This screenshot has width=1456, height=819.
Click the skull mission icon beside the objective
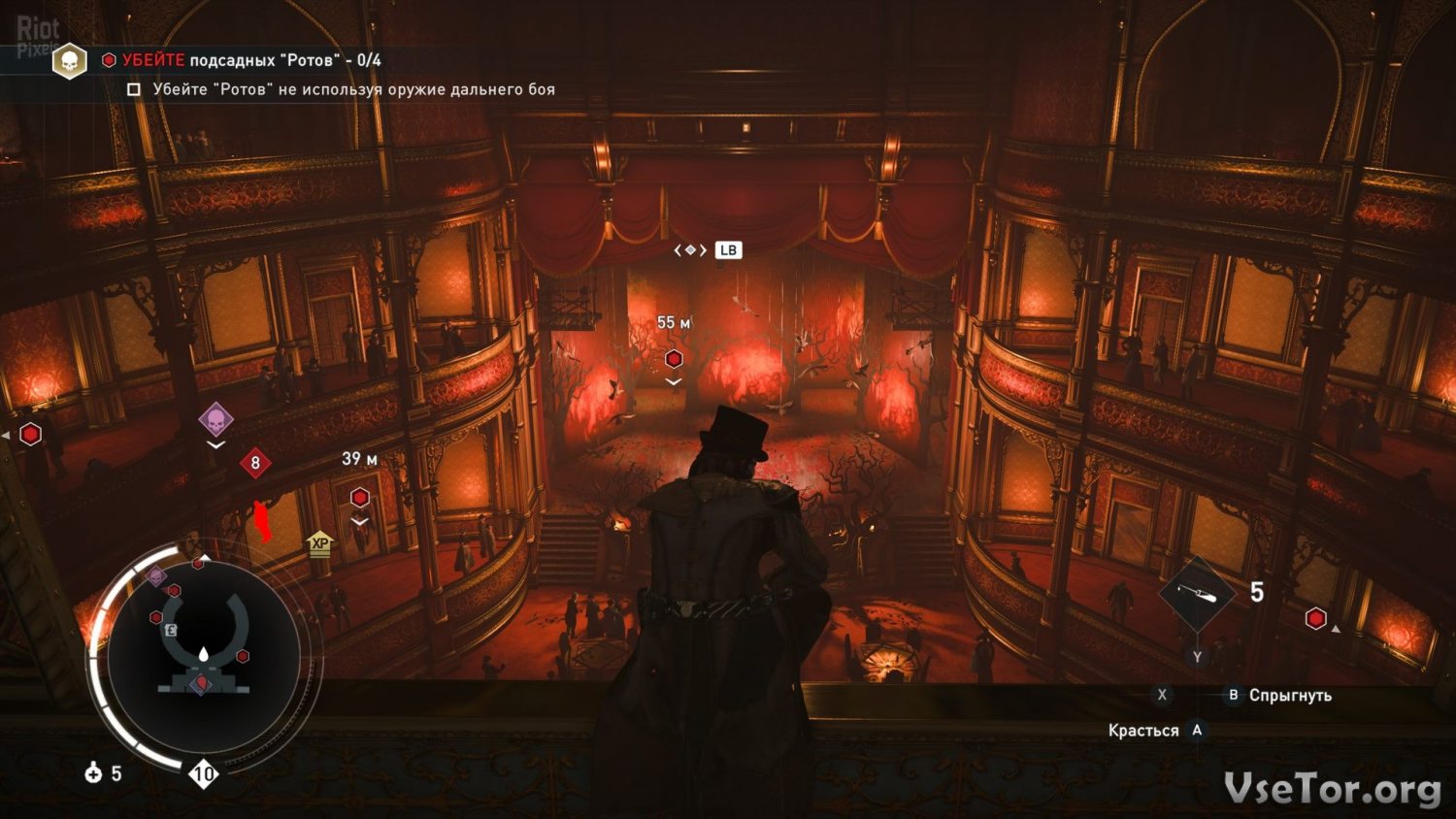(70, 62)
